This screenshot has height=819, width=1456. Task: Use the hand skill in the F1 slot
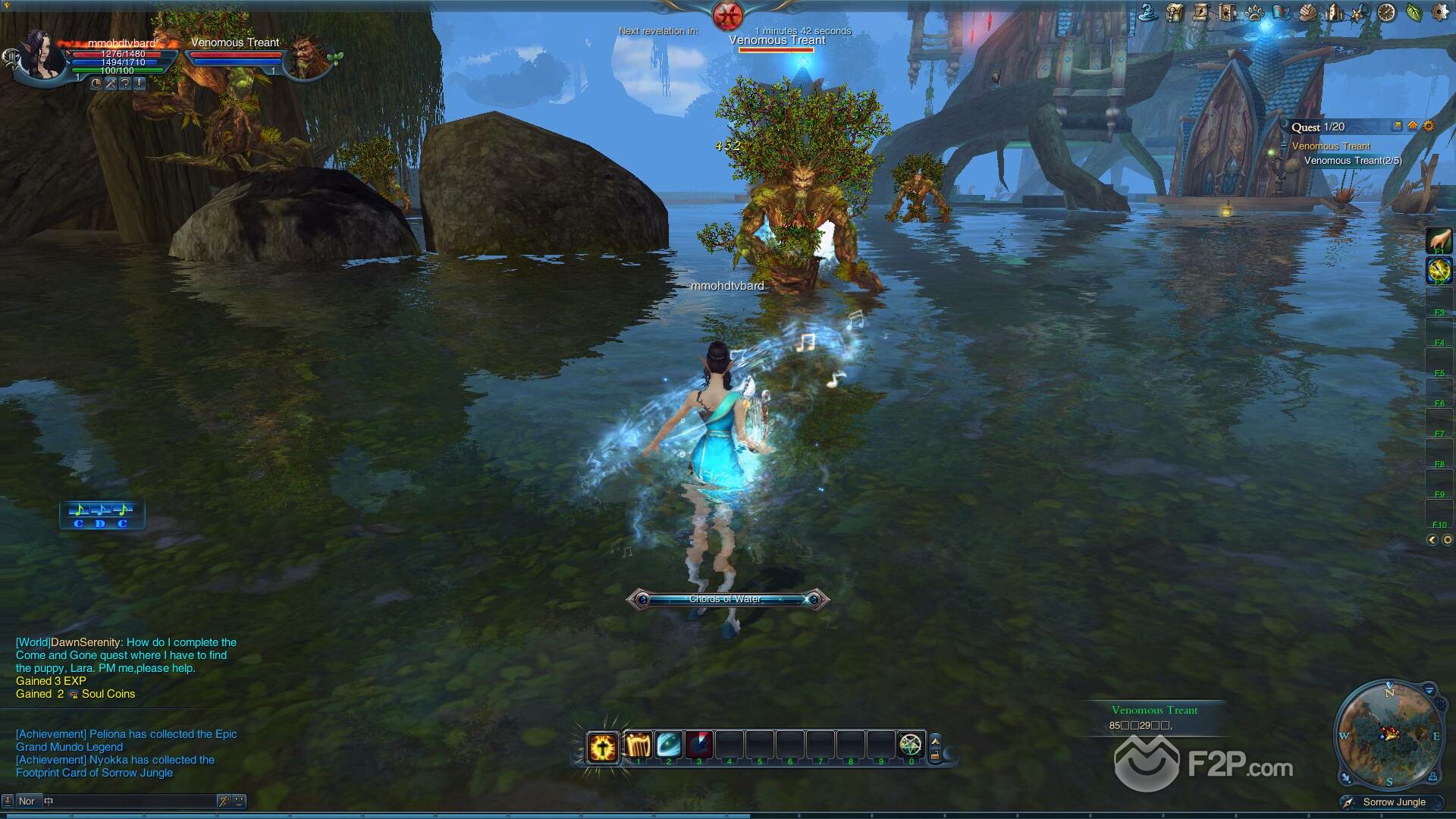point(1439,240)
